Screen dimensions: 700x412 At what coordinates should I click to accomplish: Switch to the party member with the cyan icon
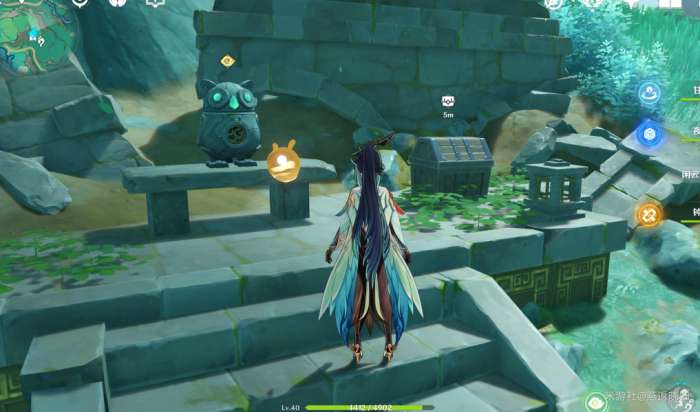[x=649, y=93]
